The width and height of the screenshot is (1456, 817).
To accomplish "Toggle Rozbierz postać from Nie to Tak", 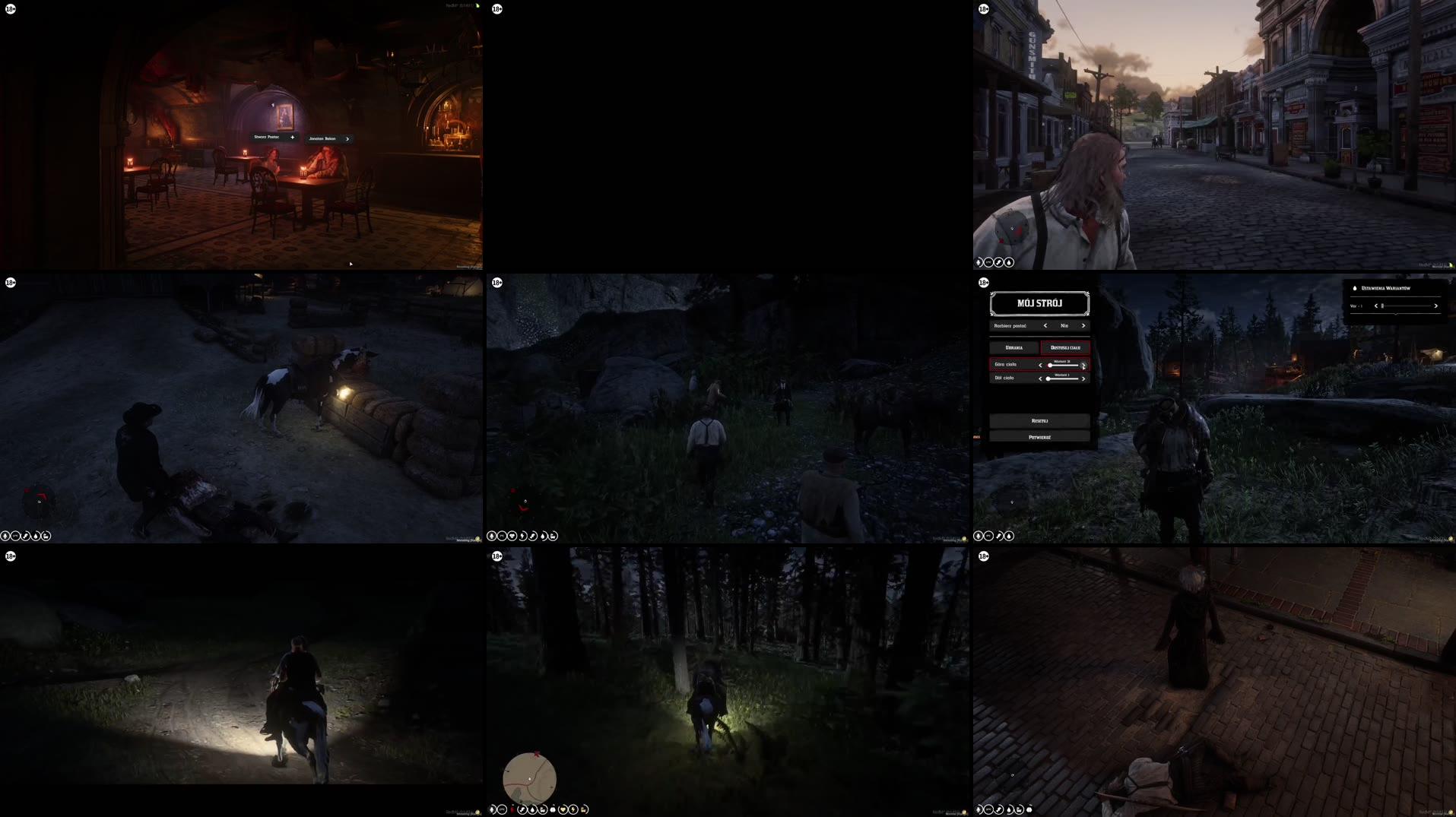I will click(x=1083, y=325).
